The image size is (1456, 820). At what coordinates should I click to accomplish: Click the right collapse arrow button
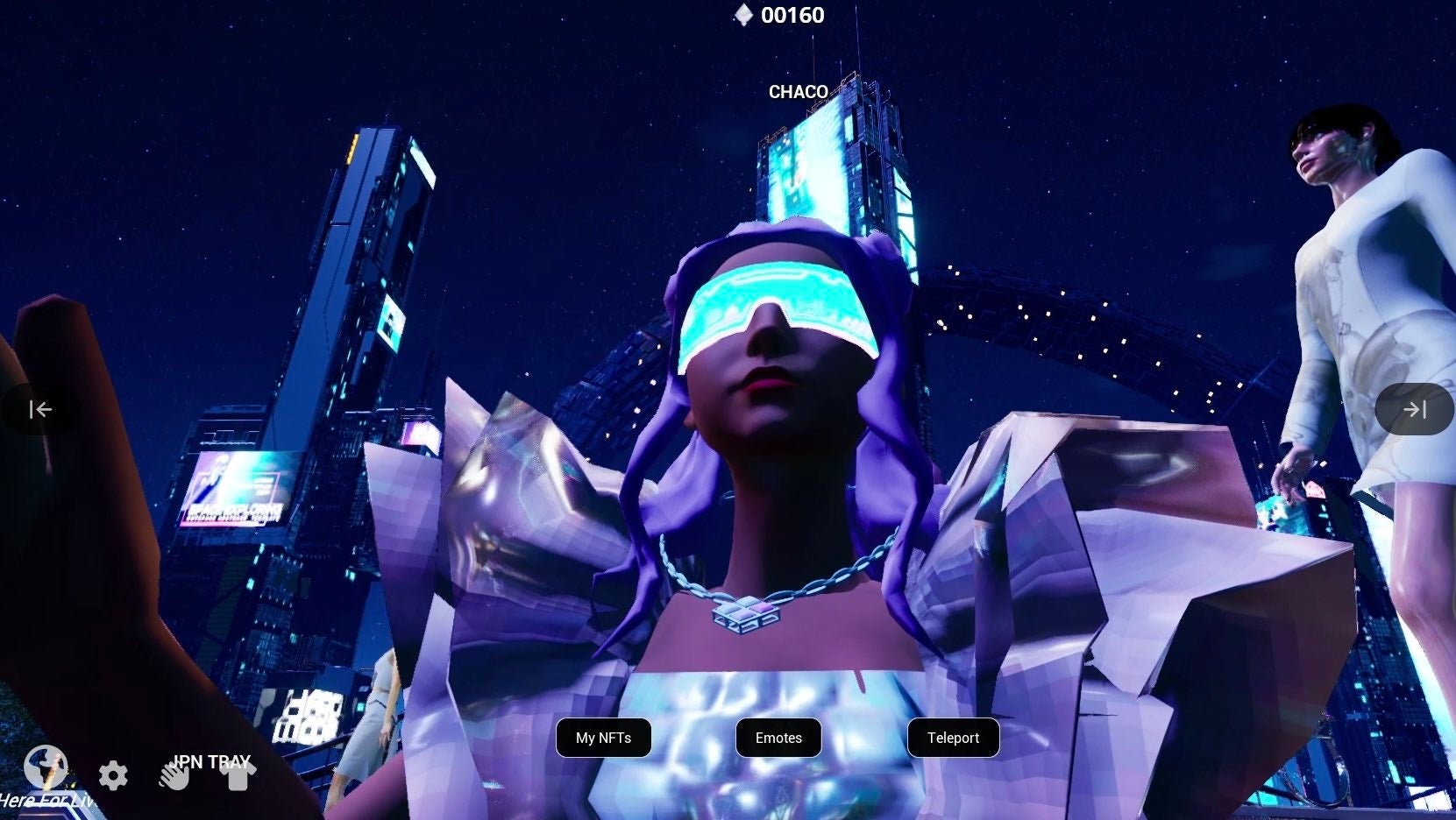(1414, 409)
